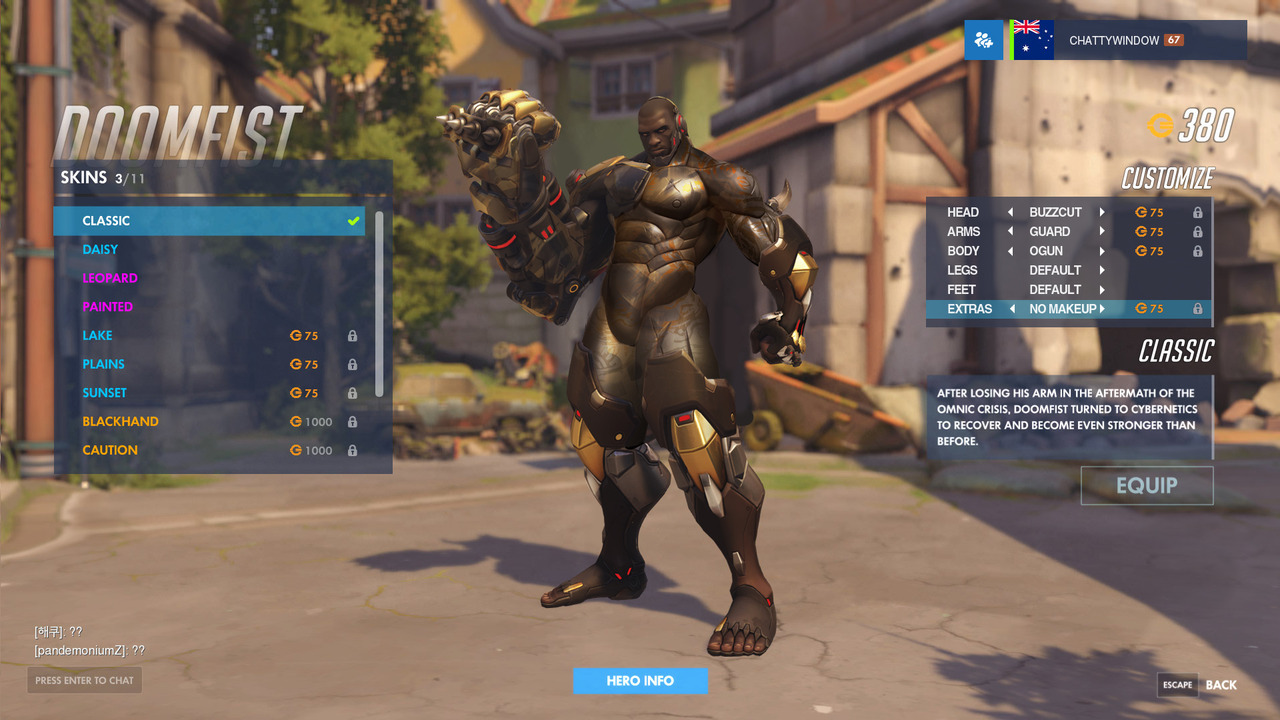Select the Caution skin entry
This screenshot has width=1280, height=720.
(208, 450)
